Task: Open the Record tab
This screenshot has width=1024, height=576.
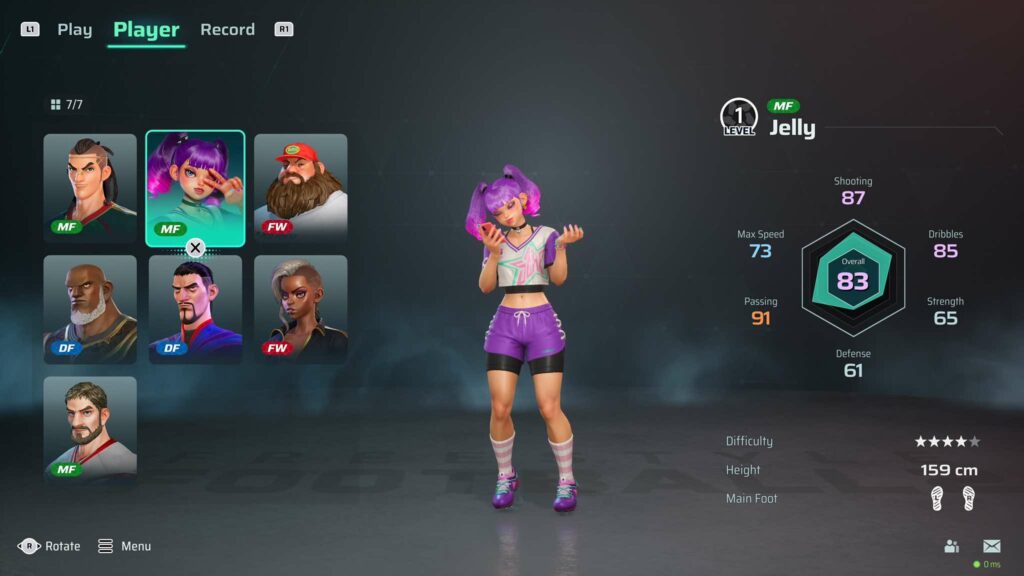Action: click(x=227, y=30)
